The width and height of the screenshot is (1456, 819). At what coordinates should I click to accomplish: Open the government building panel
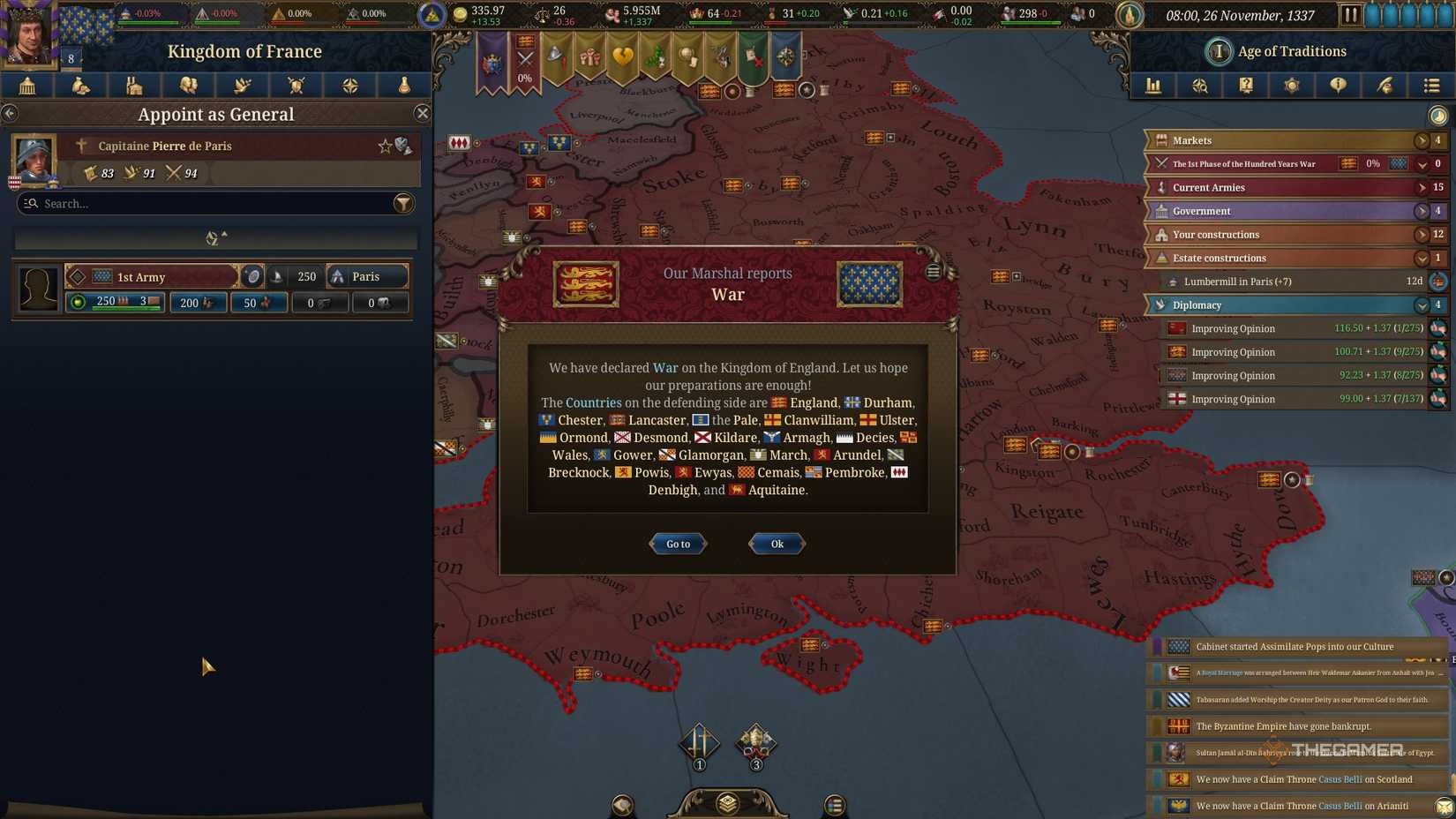pyautogui.click(x=26, y=86)
